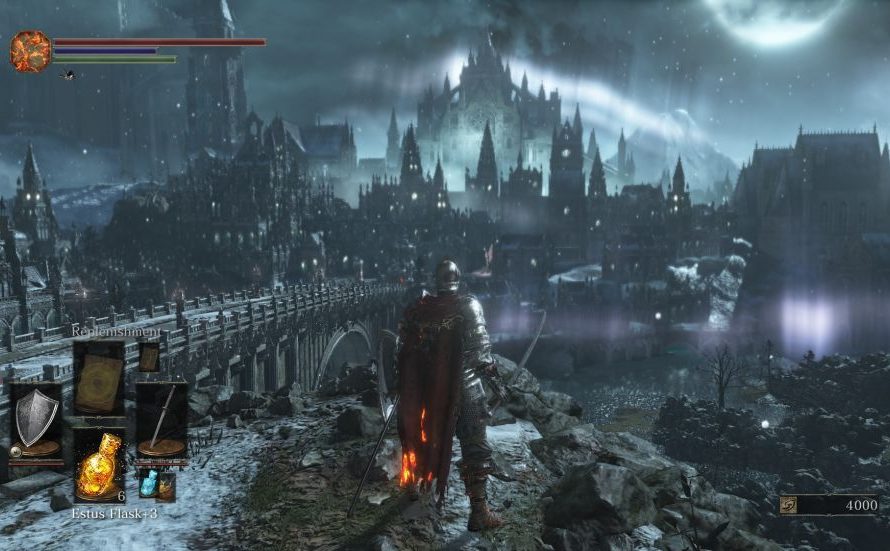
Task: Choose the kite shield left-hand slot
Action: tap(35, 420)
